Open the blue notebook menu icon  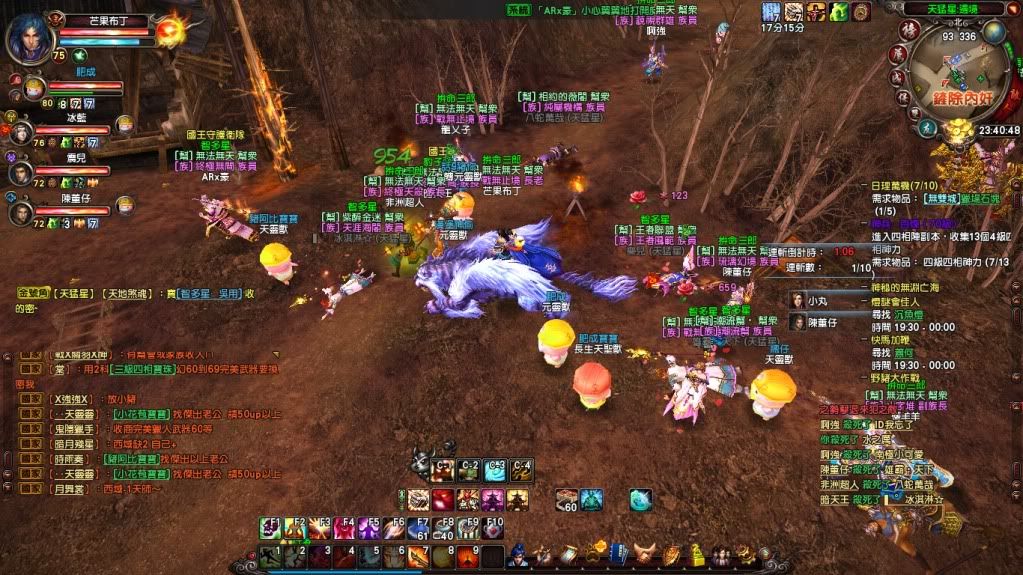(619, 553)
